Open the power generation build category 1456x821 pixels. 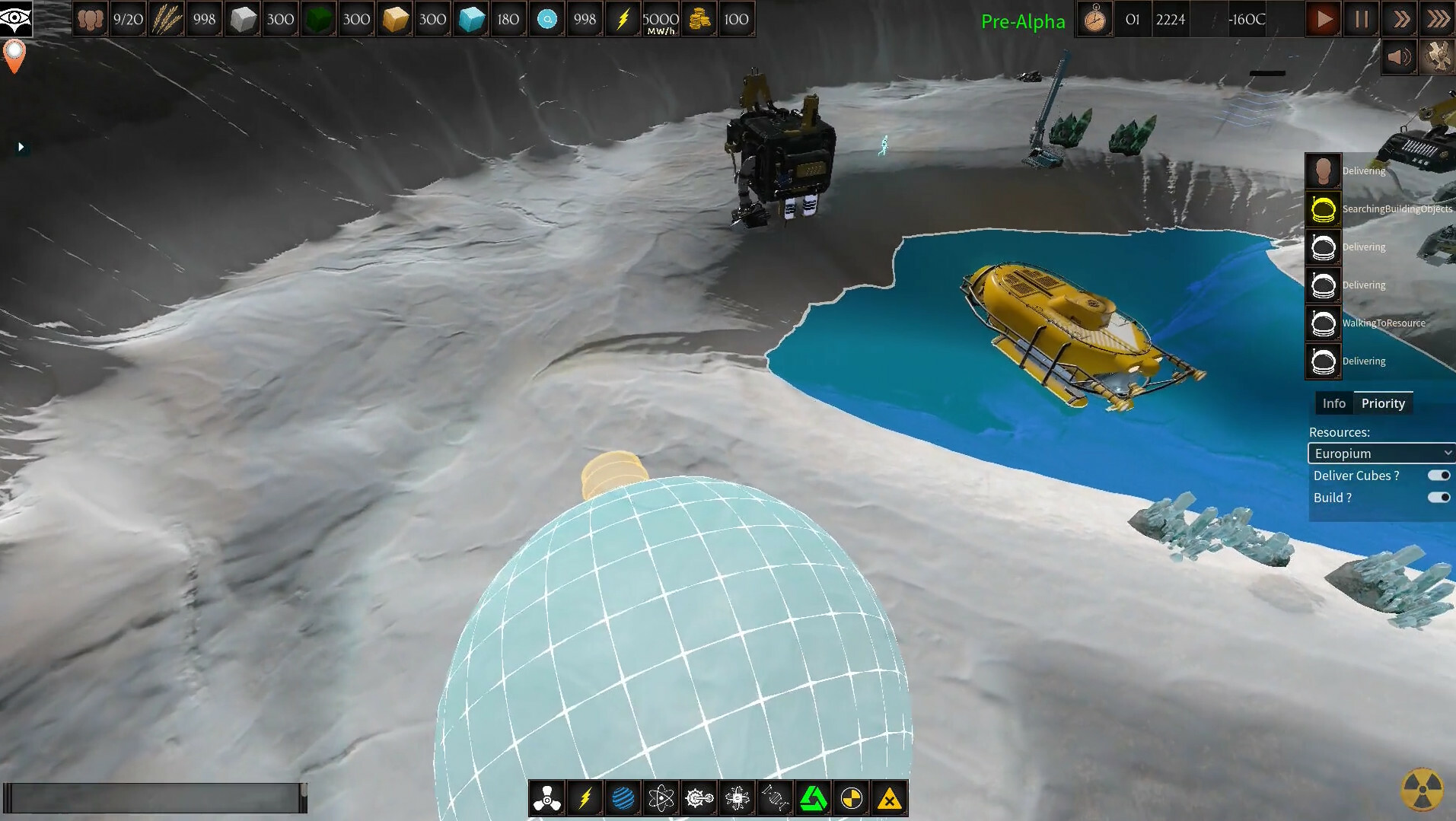[585, 797]
